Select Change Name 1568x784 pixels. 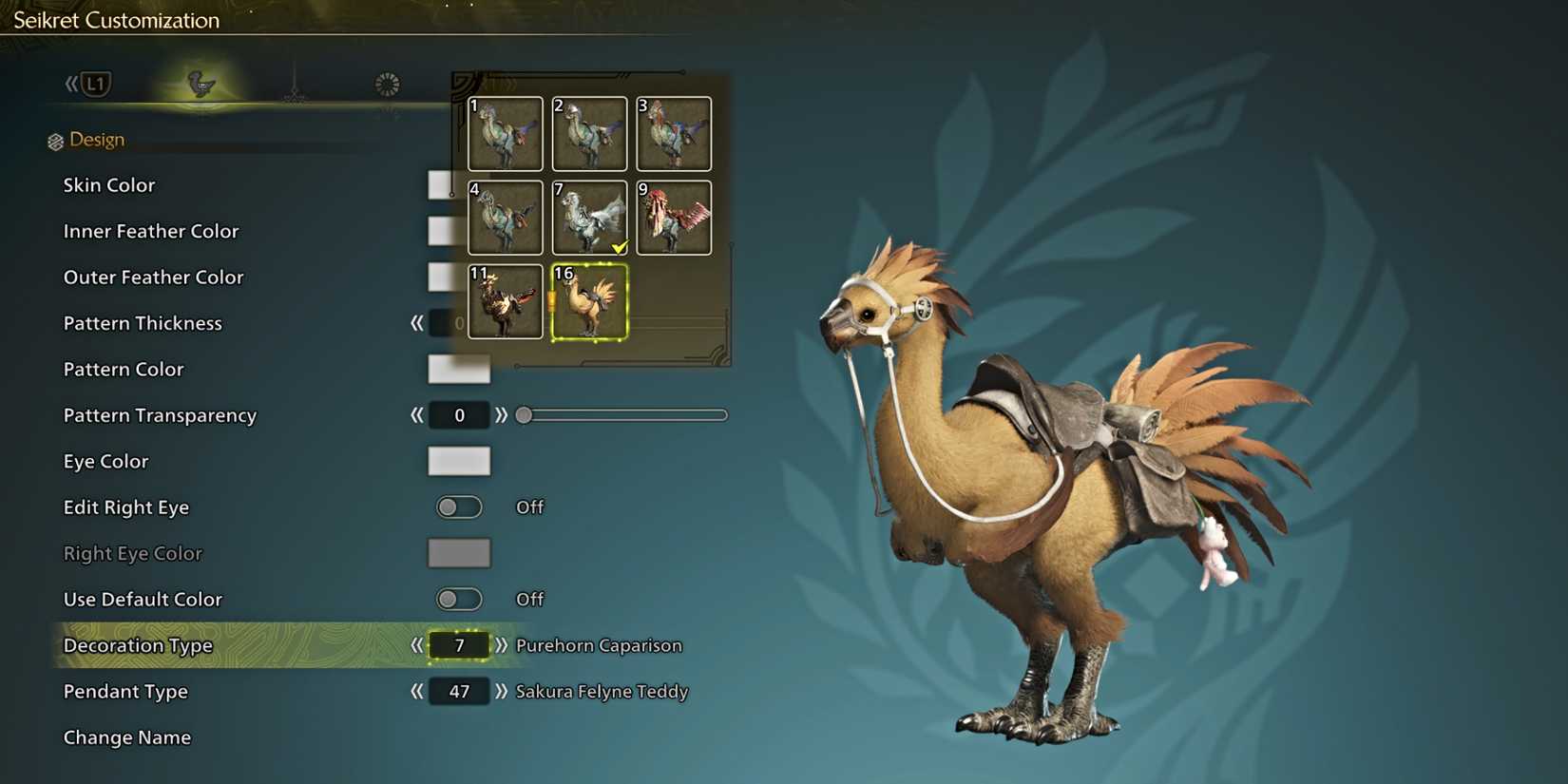point(127,737)
